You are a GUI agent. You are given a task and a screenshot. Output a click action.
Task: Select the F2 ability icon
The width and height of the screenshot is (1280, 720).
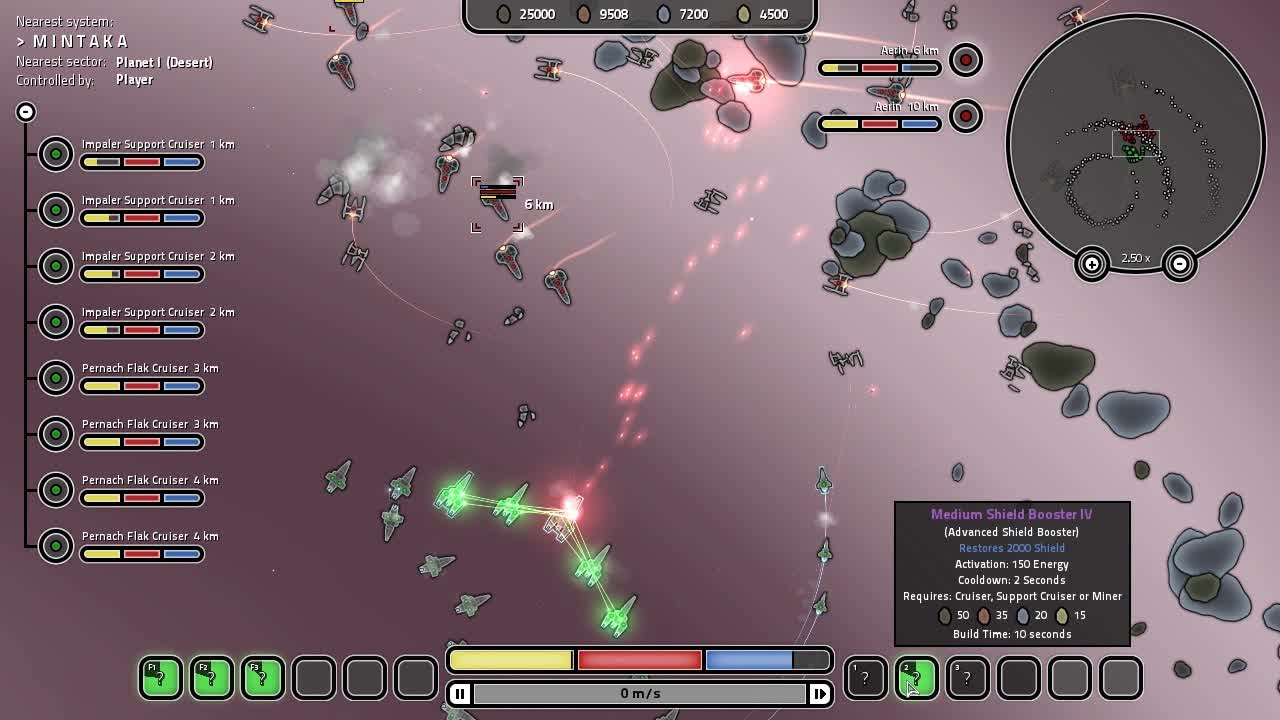coord(211,678)
